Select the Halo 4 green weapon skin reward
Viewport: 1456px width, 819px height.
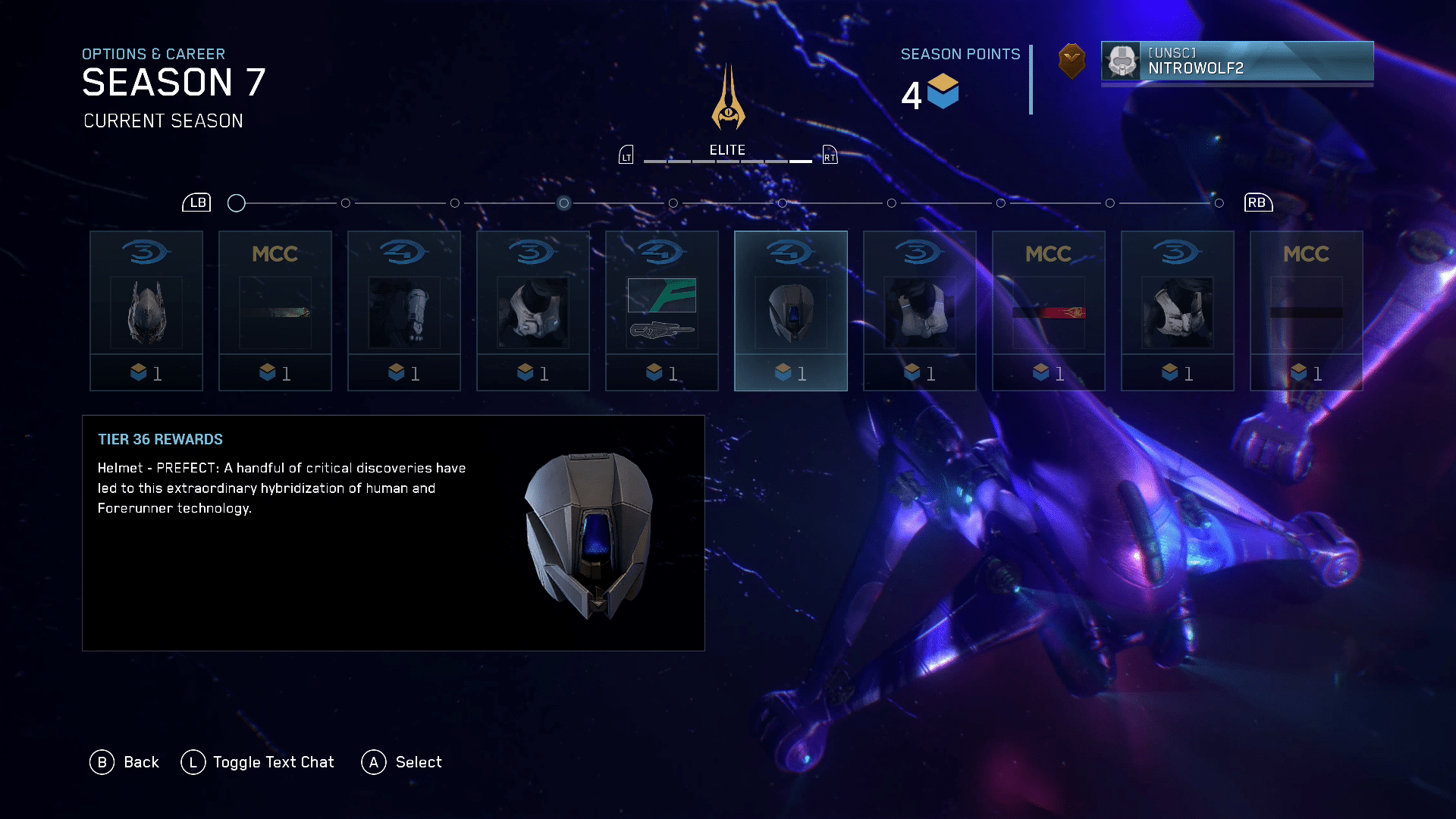pyautogui.click(x=662, y=311)
